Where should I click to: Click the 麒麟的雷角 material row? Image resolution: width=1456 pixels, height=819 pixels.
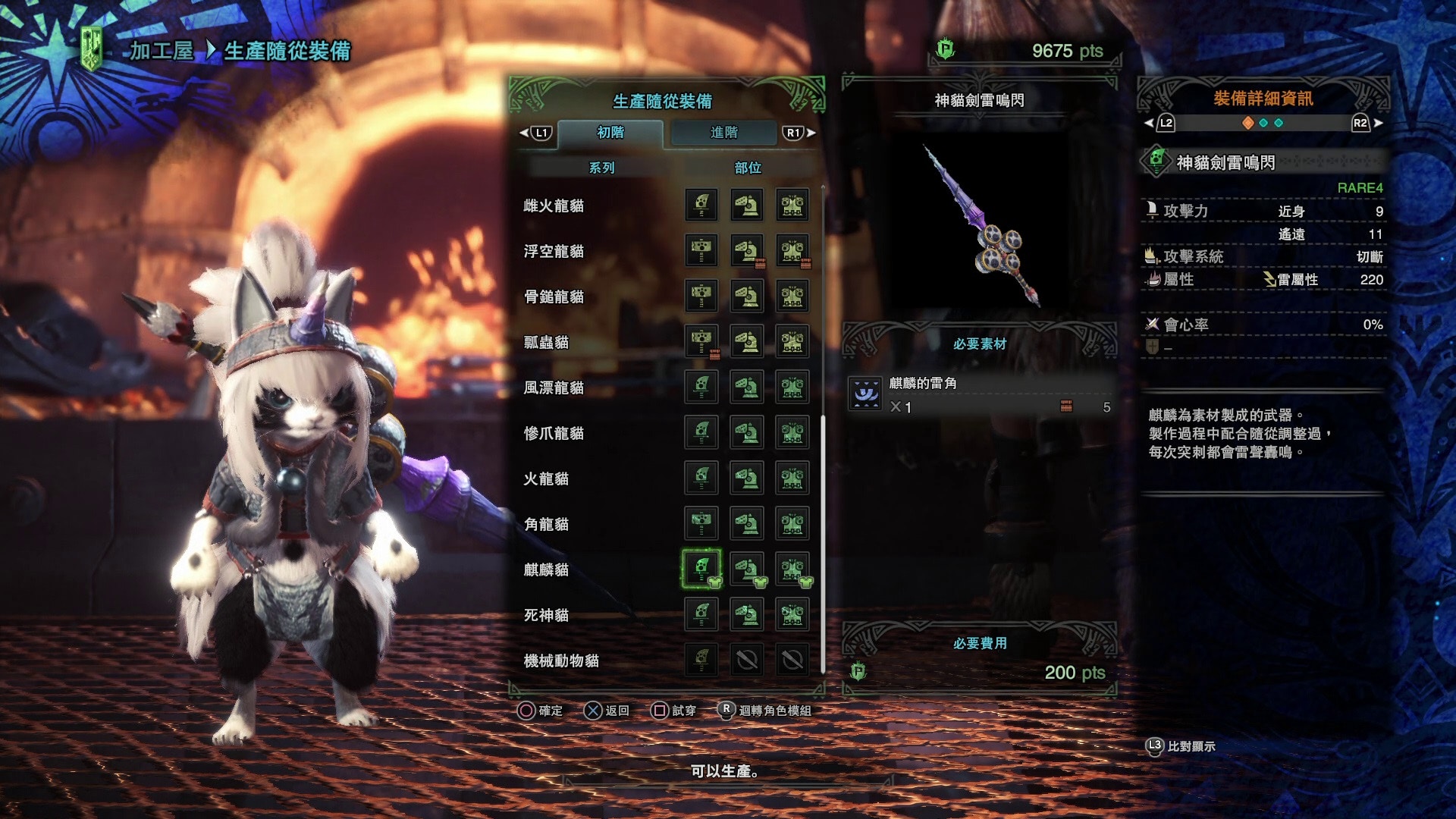(x=978, y=395)
